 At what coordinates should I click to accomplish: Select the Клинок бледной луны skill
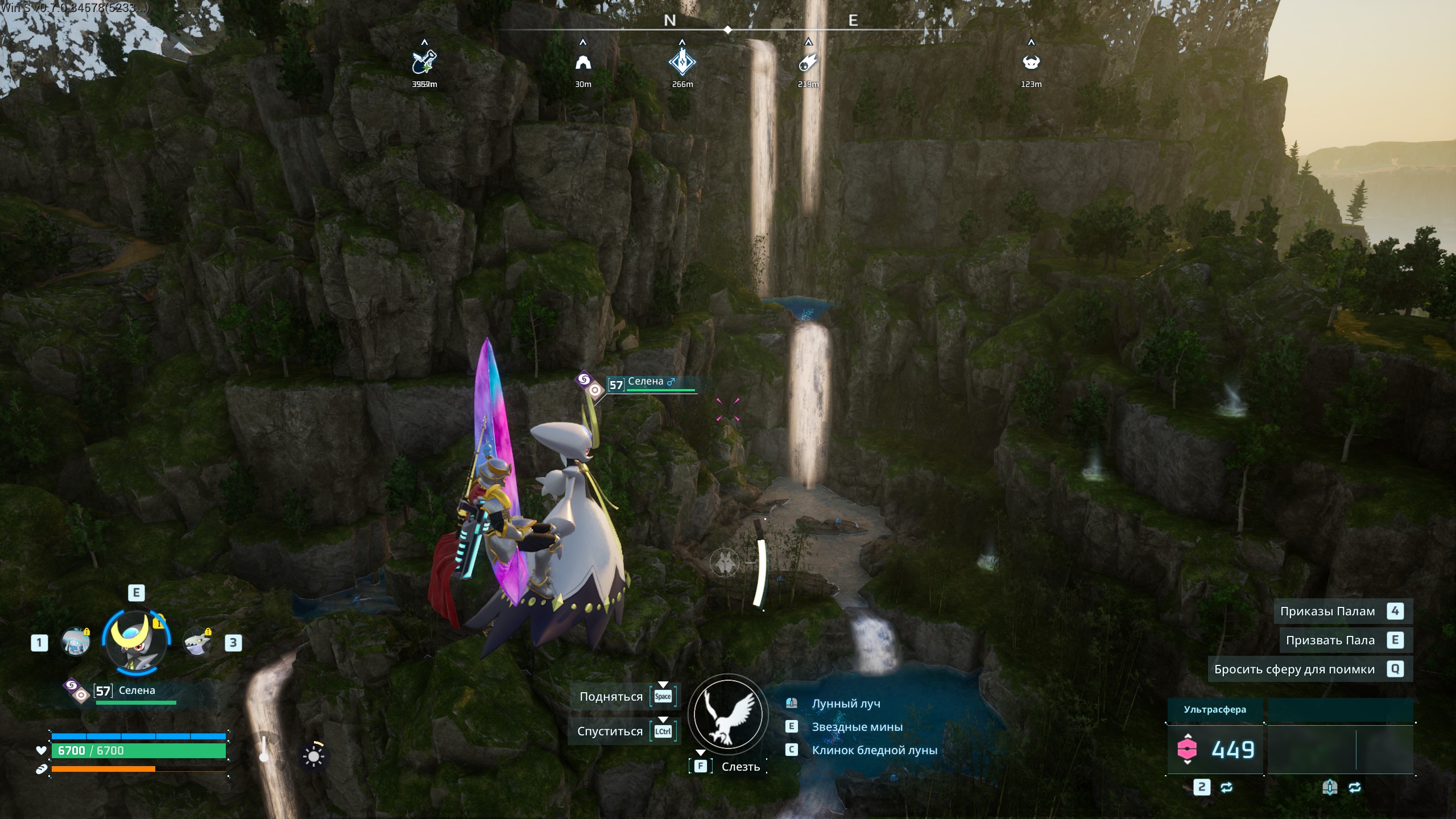[874, 750]
